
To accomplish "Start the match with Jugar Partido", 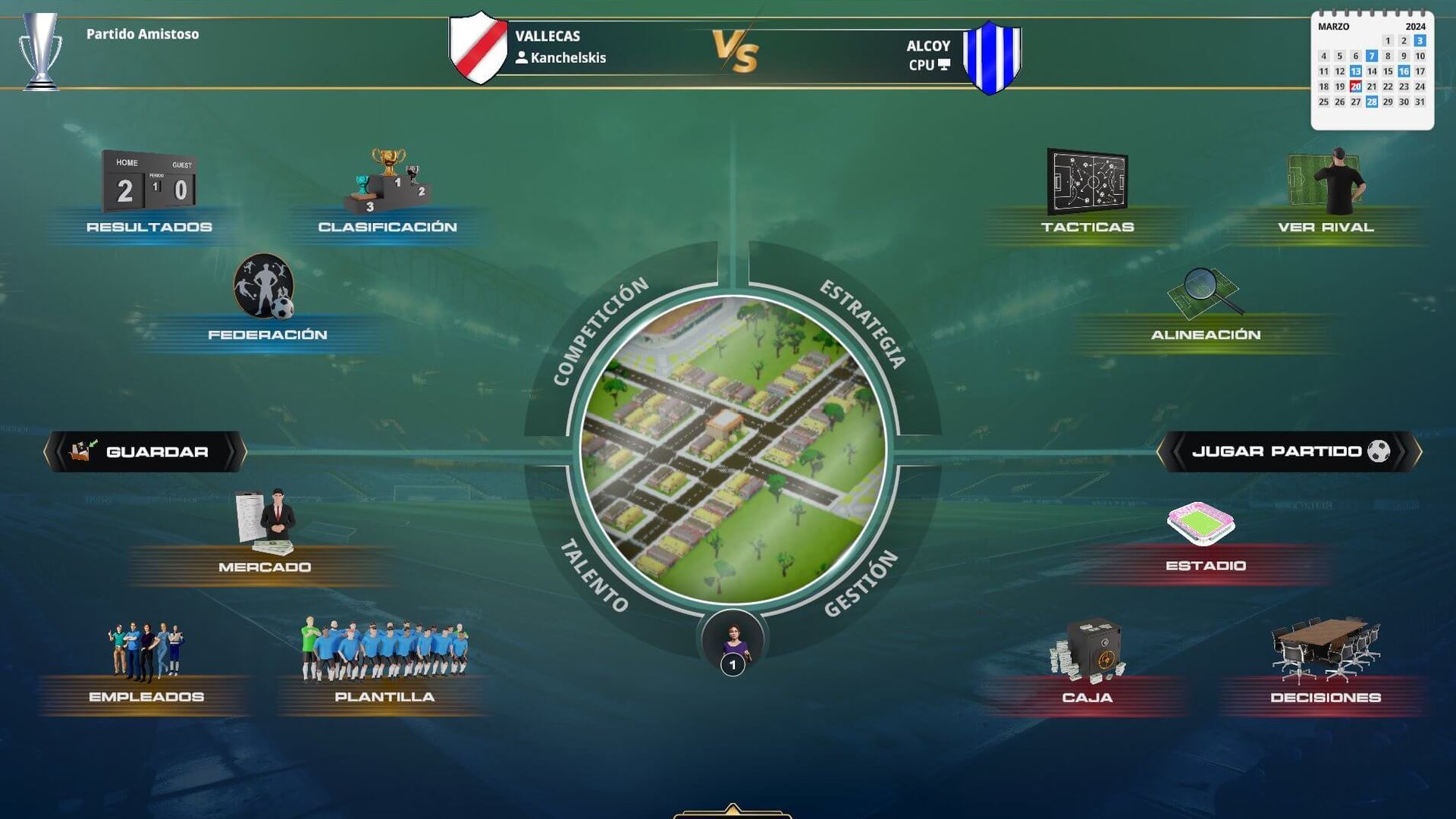I will point(1288,452).
